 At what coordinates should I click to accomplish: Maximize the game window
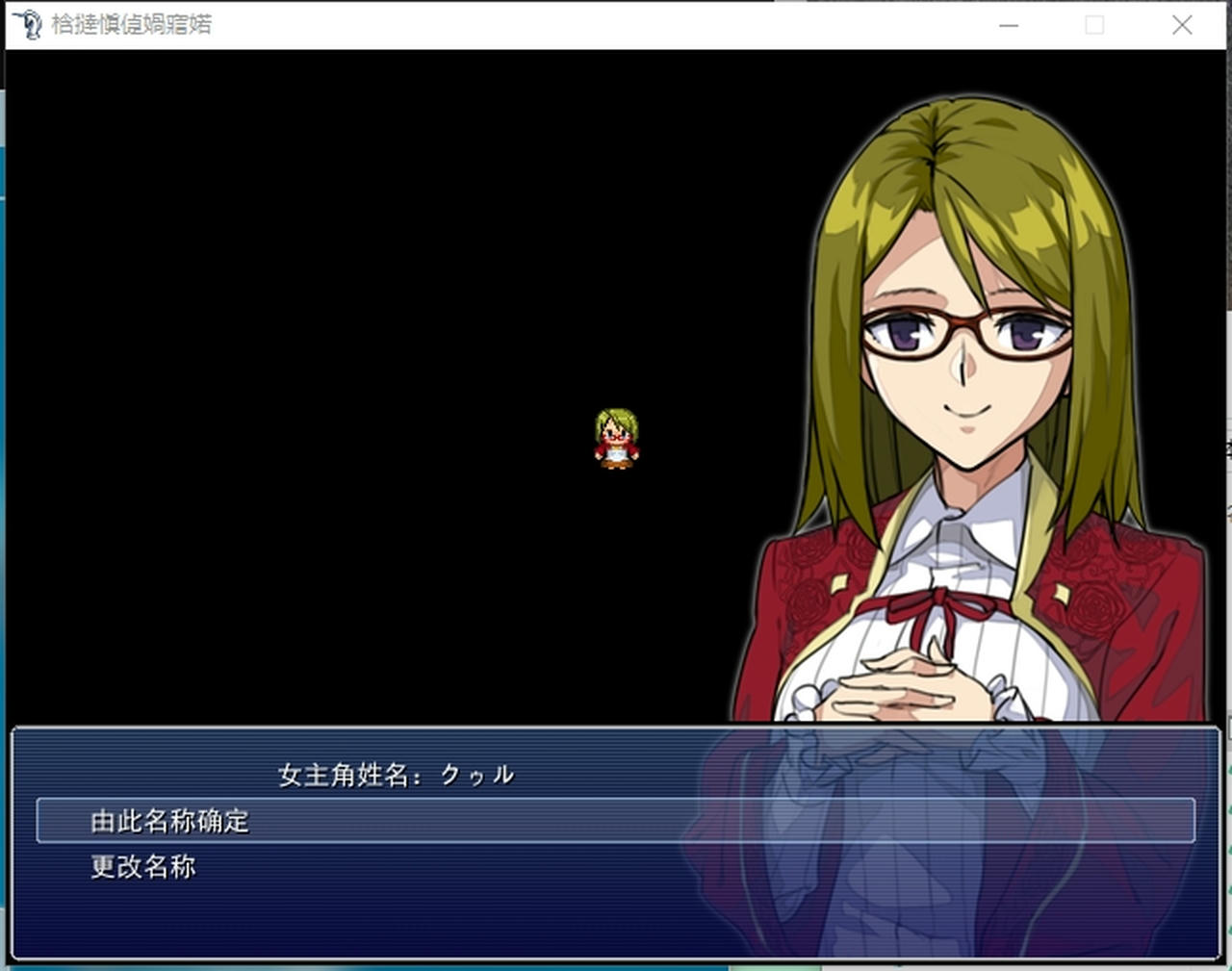click(x=1094, y=26)
